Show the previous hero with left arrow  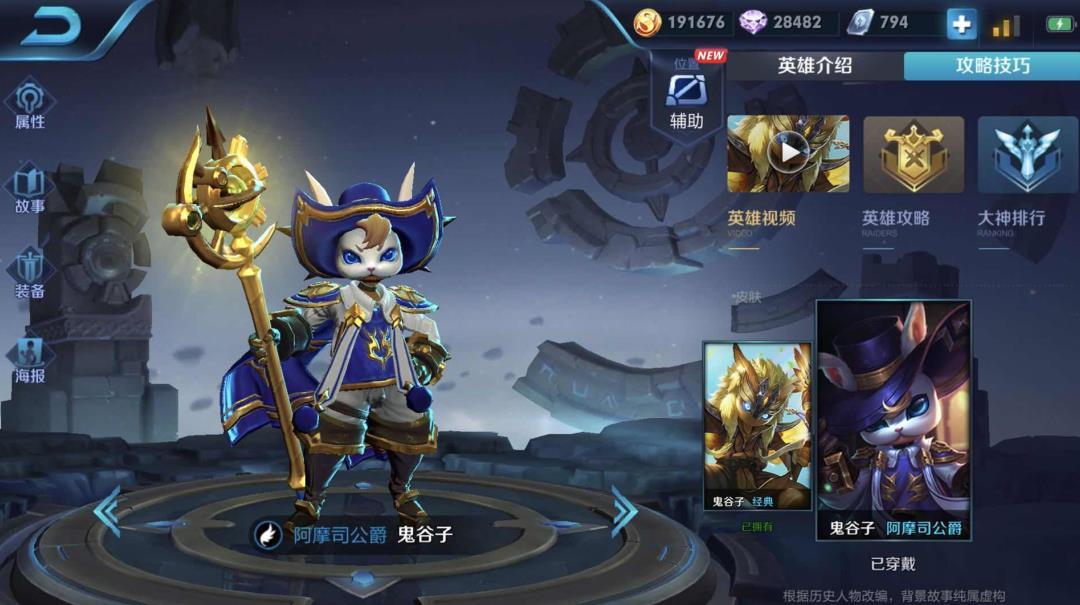(107, 511)
